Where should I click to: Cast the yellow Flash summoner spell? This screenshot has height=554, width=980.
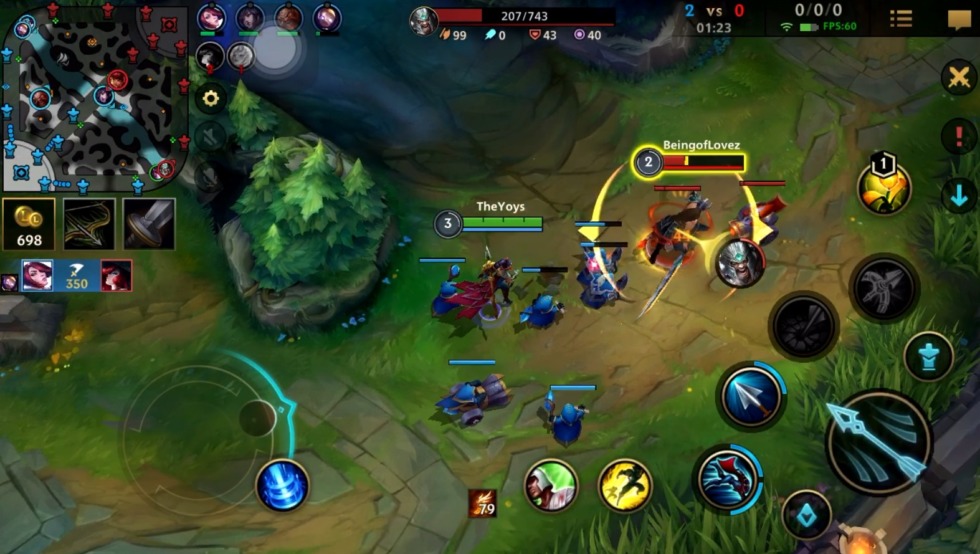tap(625, 486)
